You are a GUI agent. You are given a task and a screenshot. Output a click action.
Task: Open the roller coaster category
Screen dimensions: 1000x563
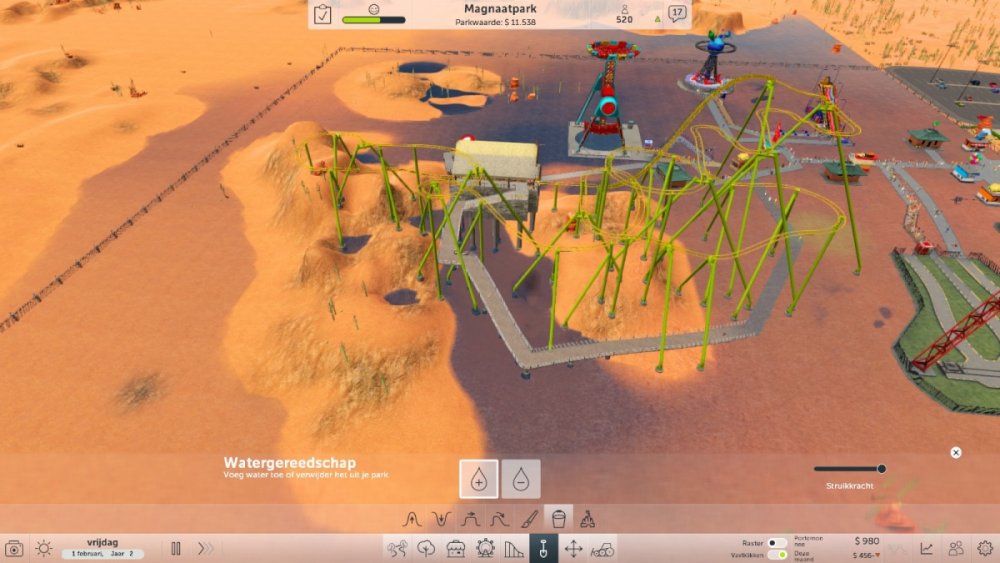[514, 548]
